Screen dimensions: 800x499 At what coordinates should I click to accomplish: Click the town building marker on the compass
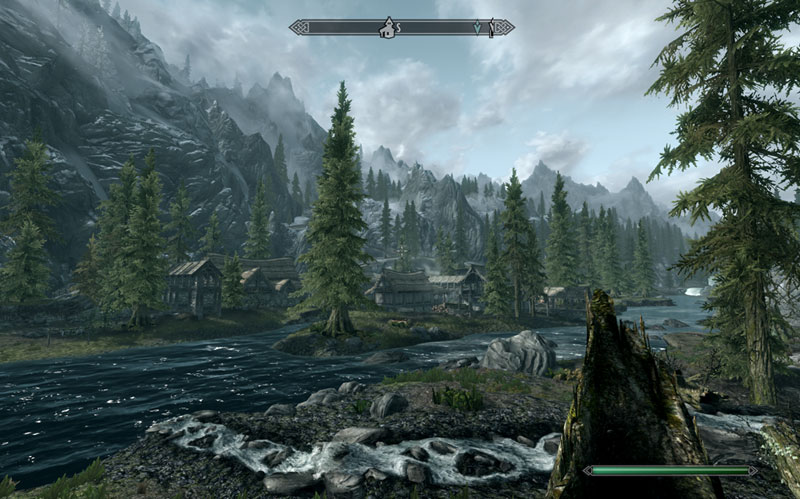[x=385, y=28]
